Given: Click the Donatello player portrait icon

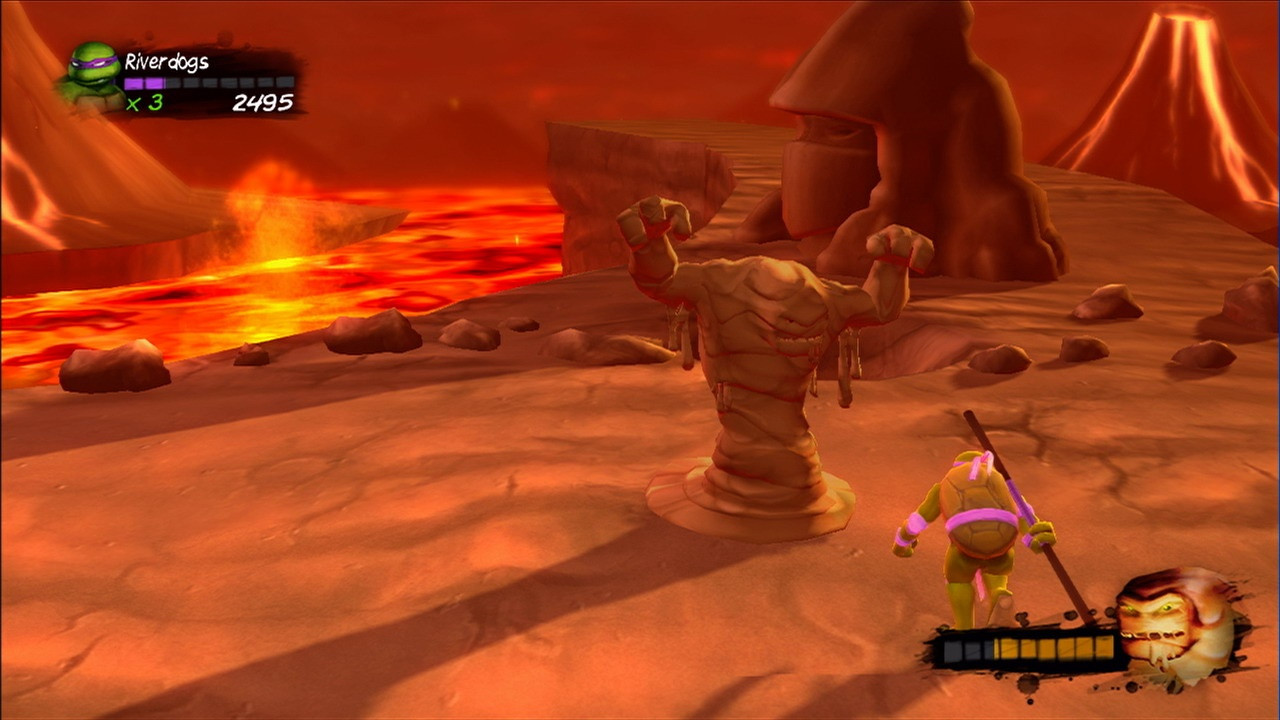Looking at the screenshot, I should pos(93,75).
